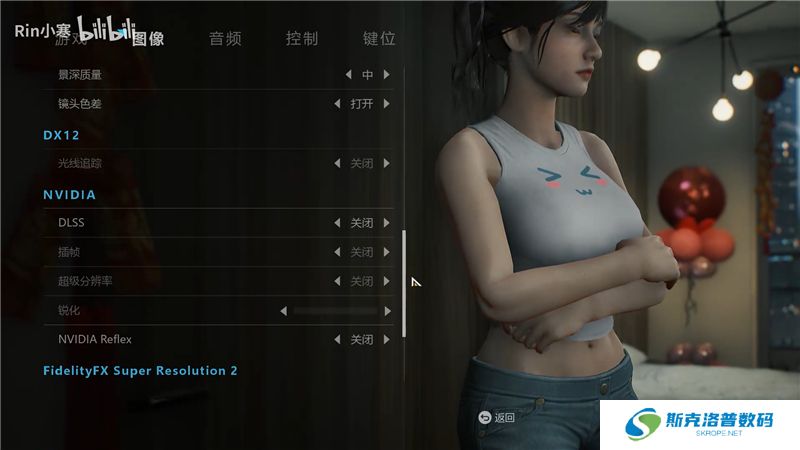Screen dimensions: 800x450
Task: Click left arrow for 镜头色差
Action: (337, 104)
